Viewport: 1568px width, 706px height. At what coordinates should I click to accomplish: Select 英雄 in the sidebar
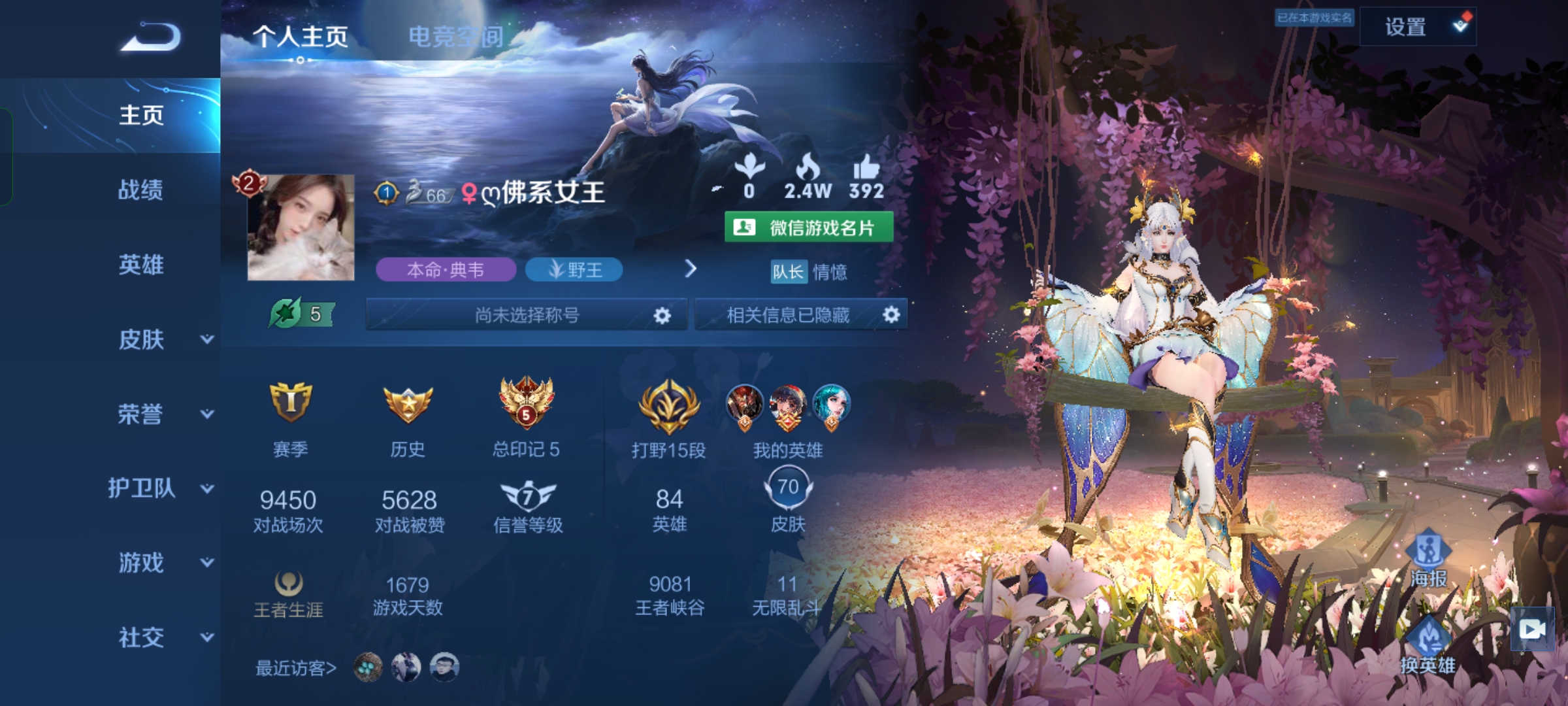click(140, 265)
